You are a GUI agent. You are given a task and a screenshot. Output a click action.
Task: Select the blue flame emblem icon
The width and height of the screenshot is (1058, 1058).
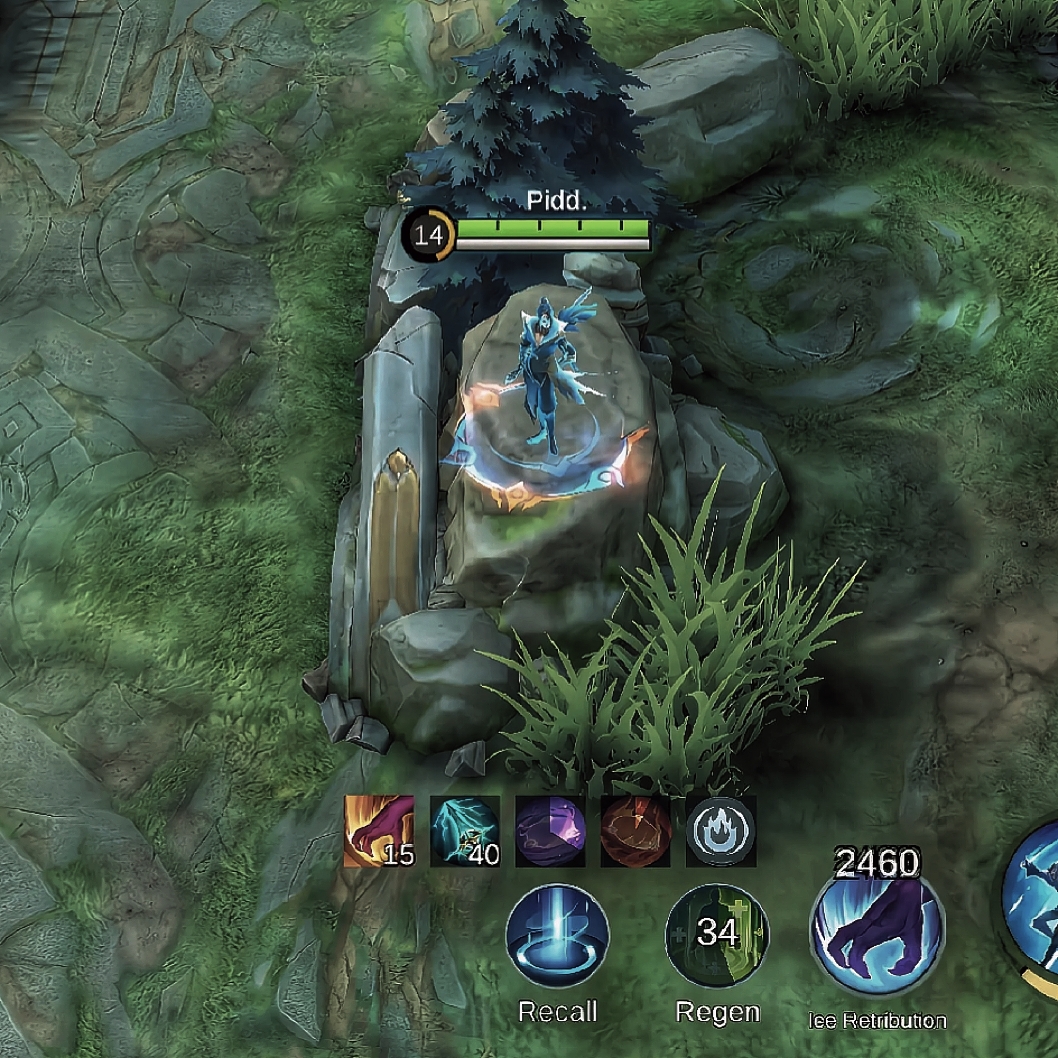click(720, 831)
